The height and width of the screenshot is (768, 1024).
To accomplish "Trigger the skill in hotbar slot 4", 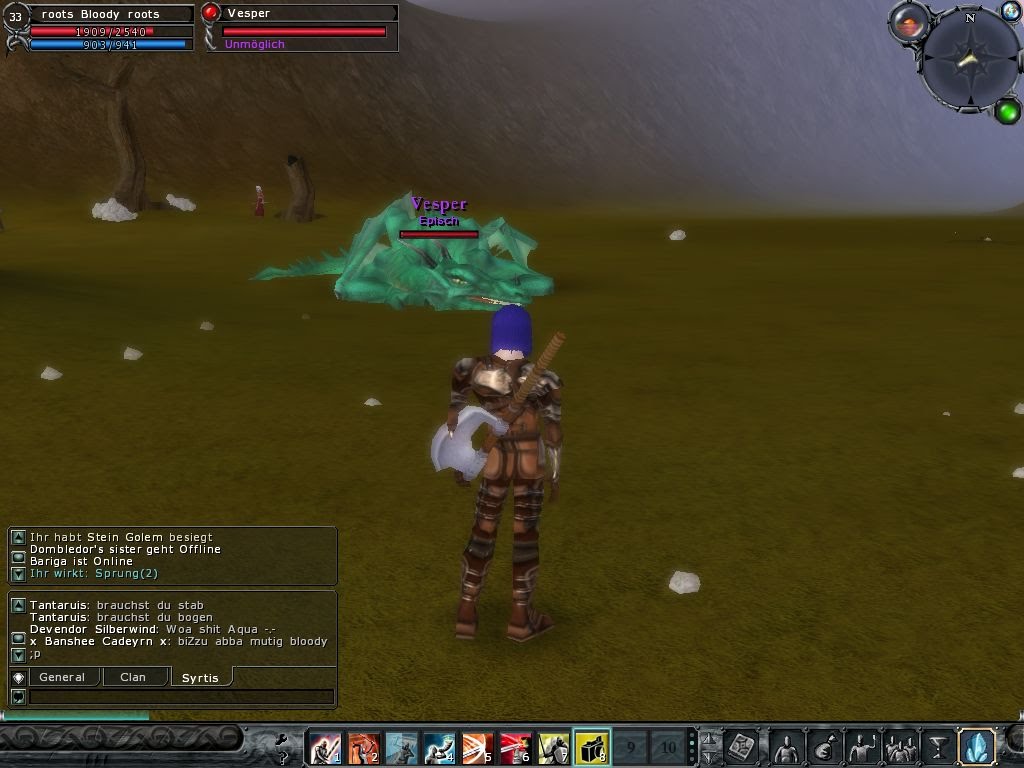I will click(x=439, y=747).
